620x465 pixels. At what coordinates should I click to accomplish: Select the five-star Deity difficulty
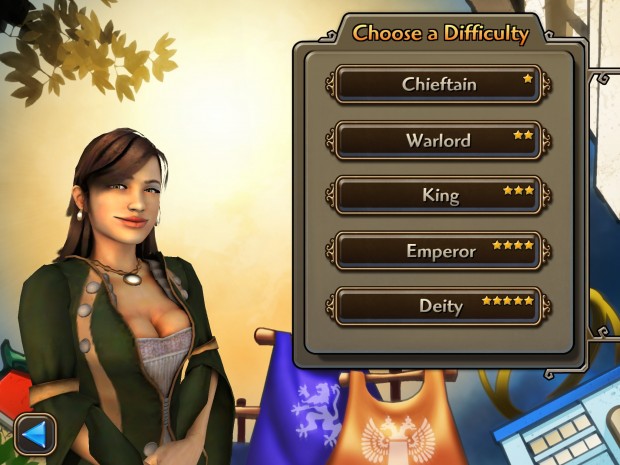438,306
